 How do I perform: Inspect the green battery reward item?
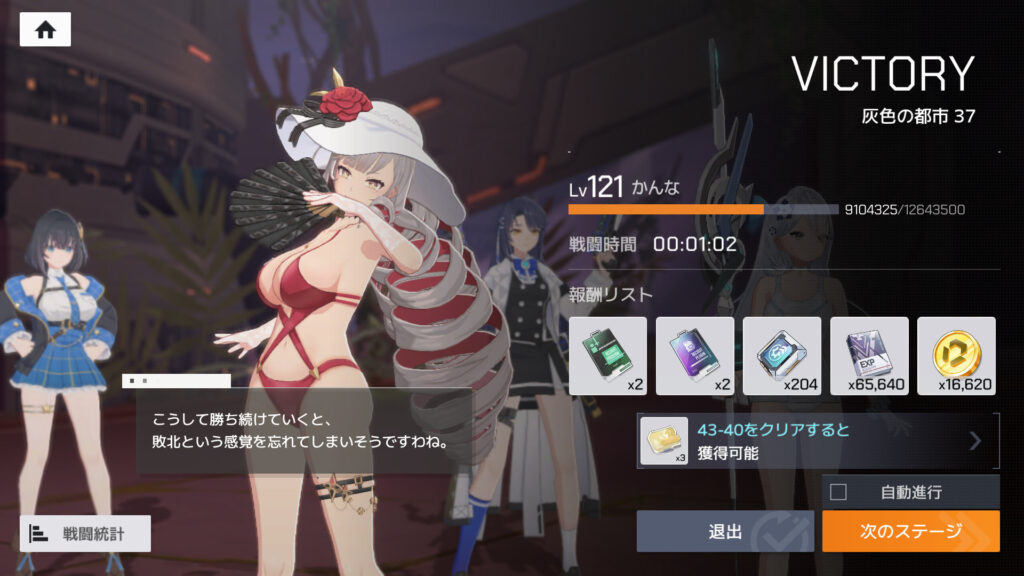pos(607,356)
